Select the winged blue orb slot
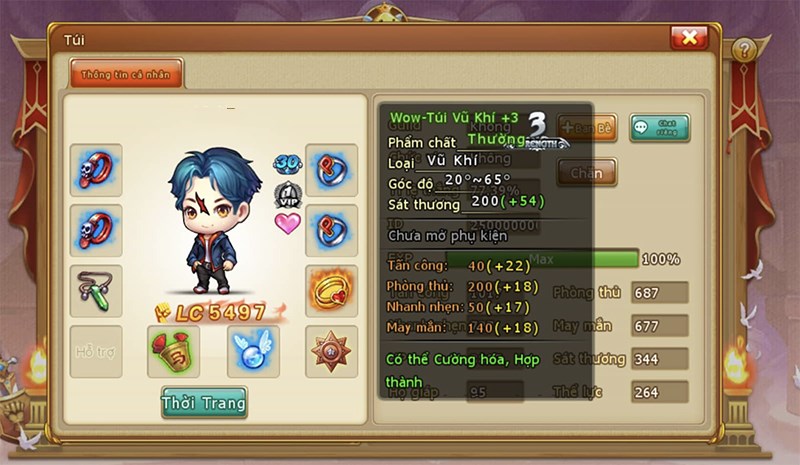This screenshot has width=800, height=465. [252, 351]
